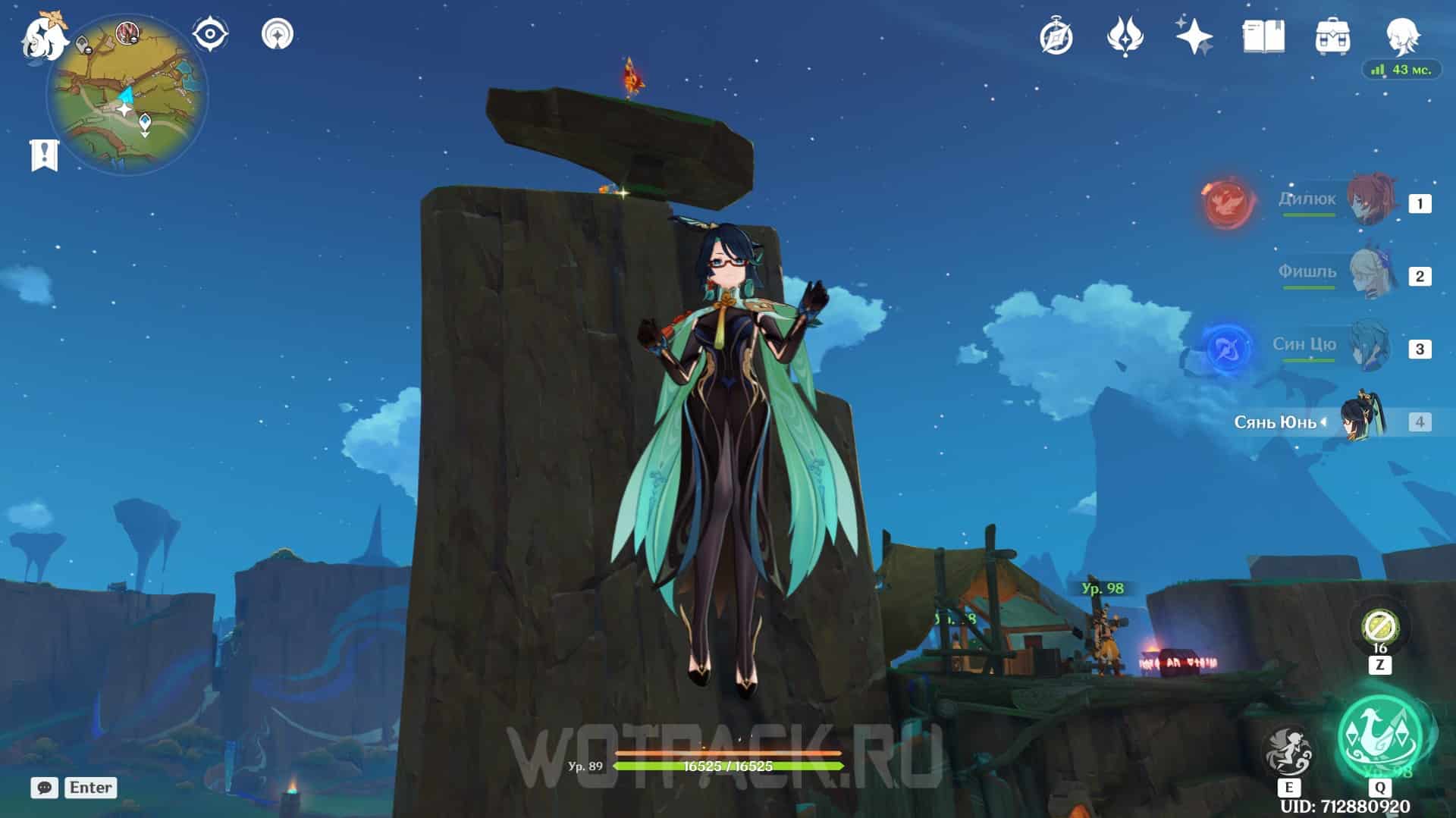
Task: Open the quest log exclamation bookmark
Action: pos(44,155)
